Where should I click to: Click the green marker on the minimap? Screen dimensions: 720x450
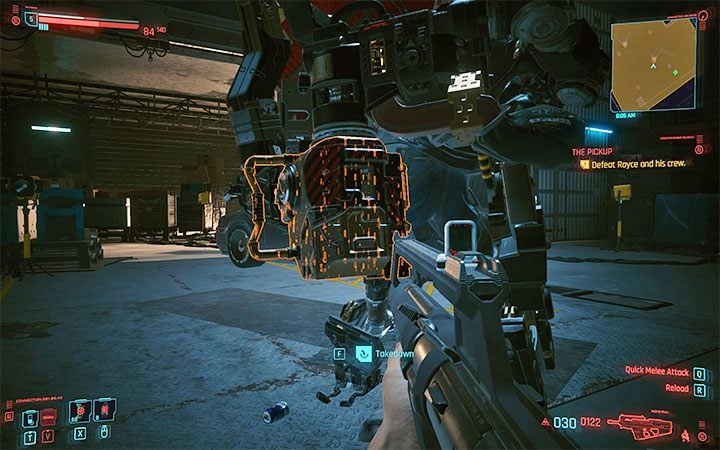(674, 72)
